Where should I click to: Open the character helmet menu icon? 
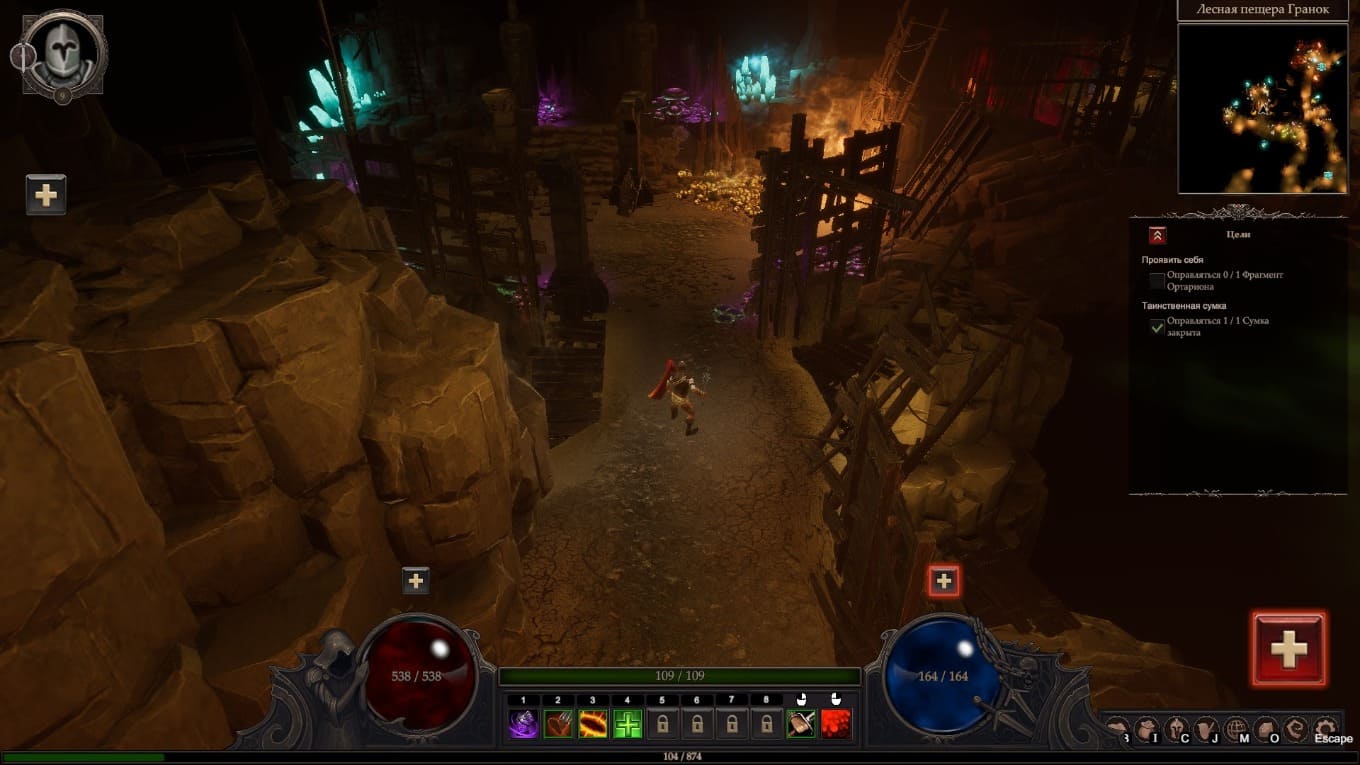point(1178,728)
